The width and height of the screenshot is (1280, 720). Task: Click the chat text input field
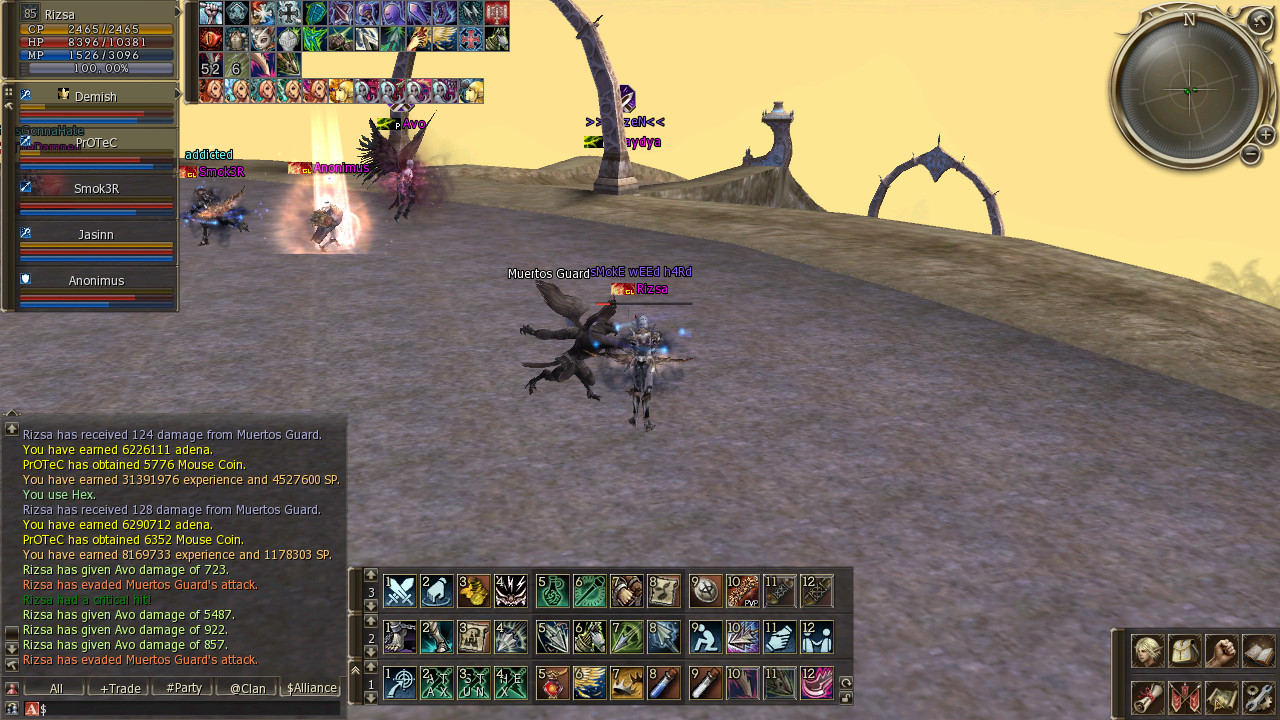[x=190, y=709]
